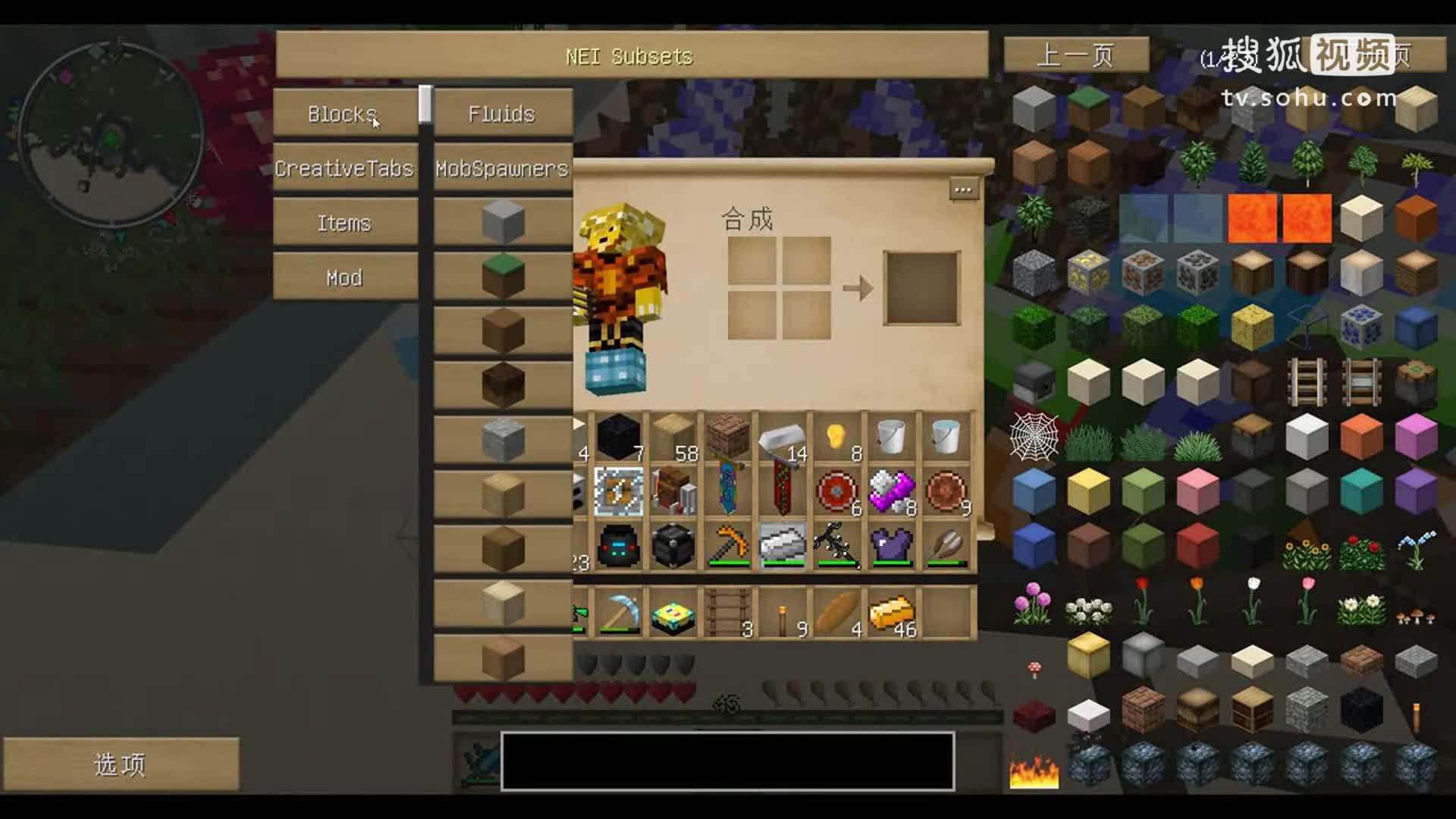This screenshot has width=1456, height=819.
Task: Open the 选项 options menu
Action: coord(118,766)
